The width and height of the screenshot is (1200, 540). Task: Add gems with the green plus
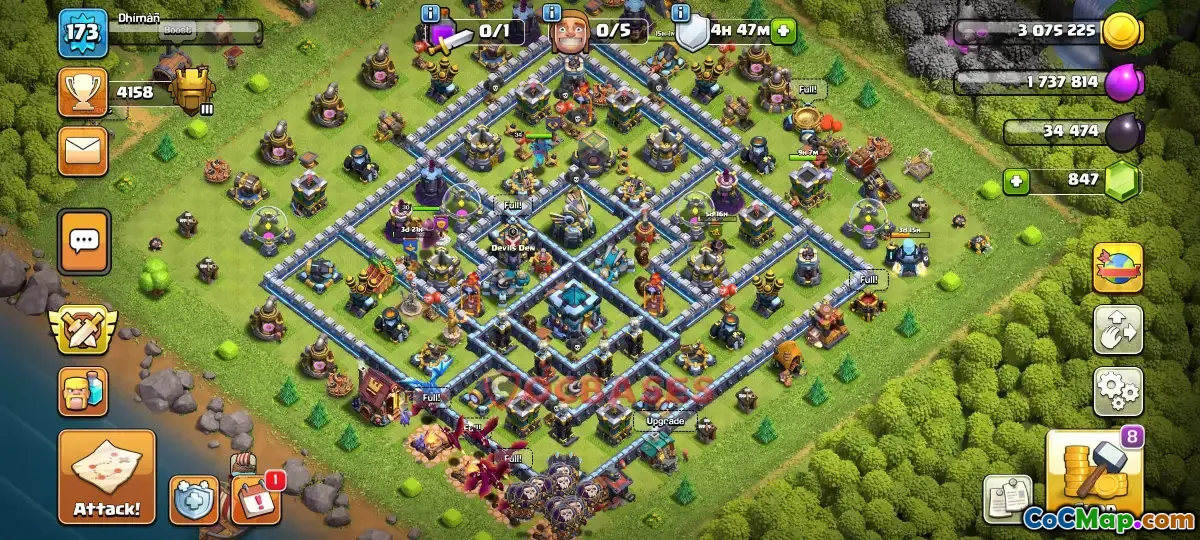pos(1017,182)
